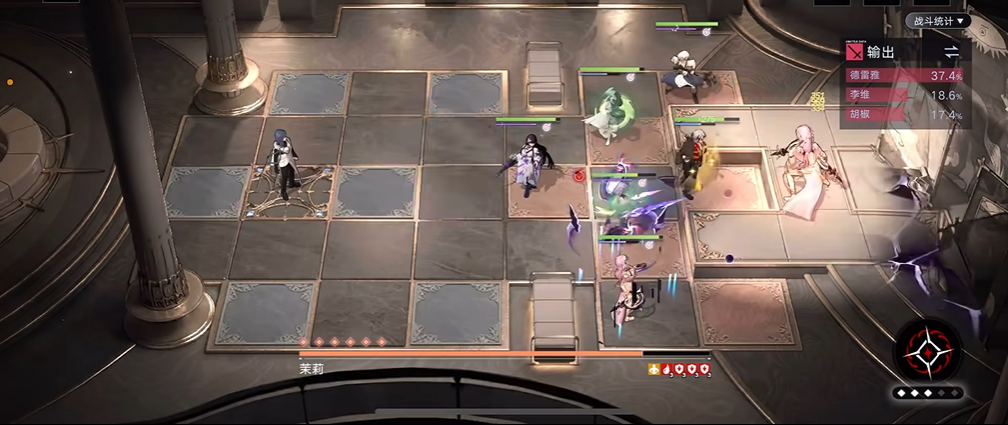Activate the red crosshair skill button
The image size is (1008, 425).
[927, 353]
